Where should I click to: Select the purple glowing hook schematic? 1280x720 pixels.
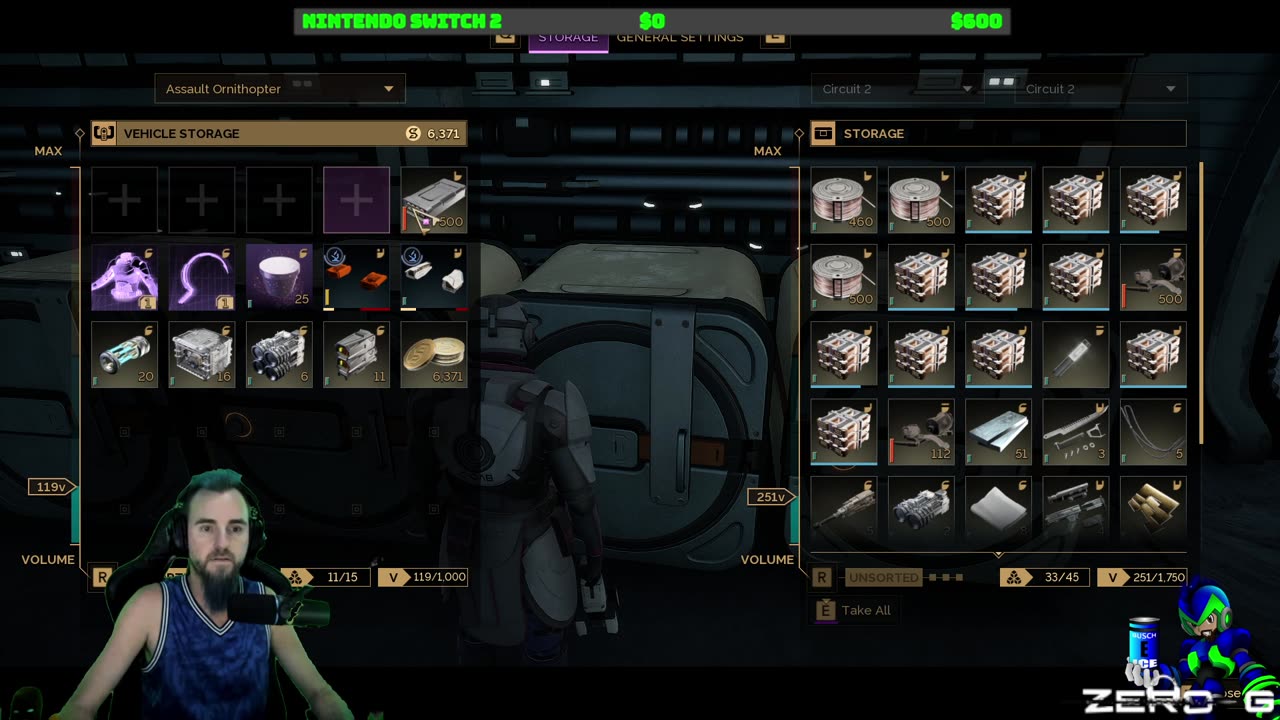(x=202, y=277)
